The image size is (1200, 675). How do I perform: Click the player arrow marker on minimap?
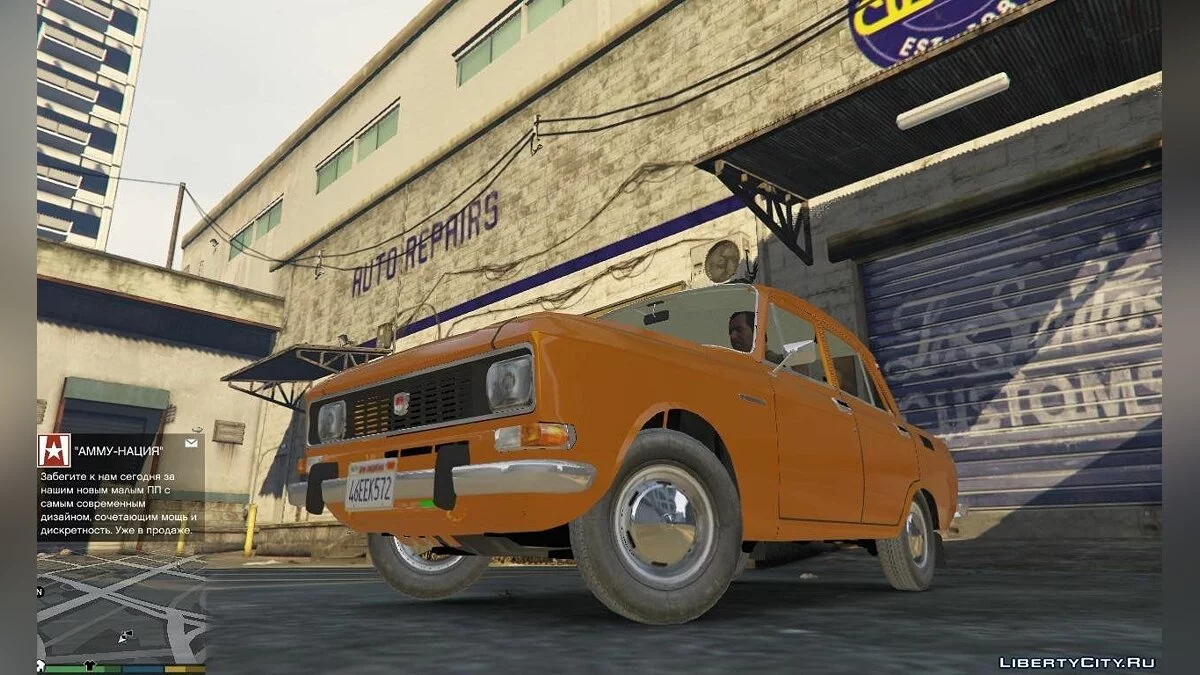click(x=125, y=635)
